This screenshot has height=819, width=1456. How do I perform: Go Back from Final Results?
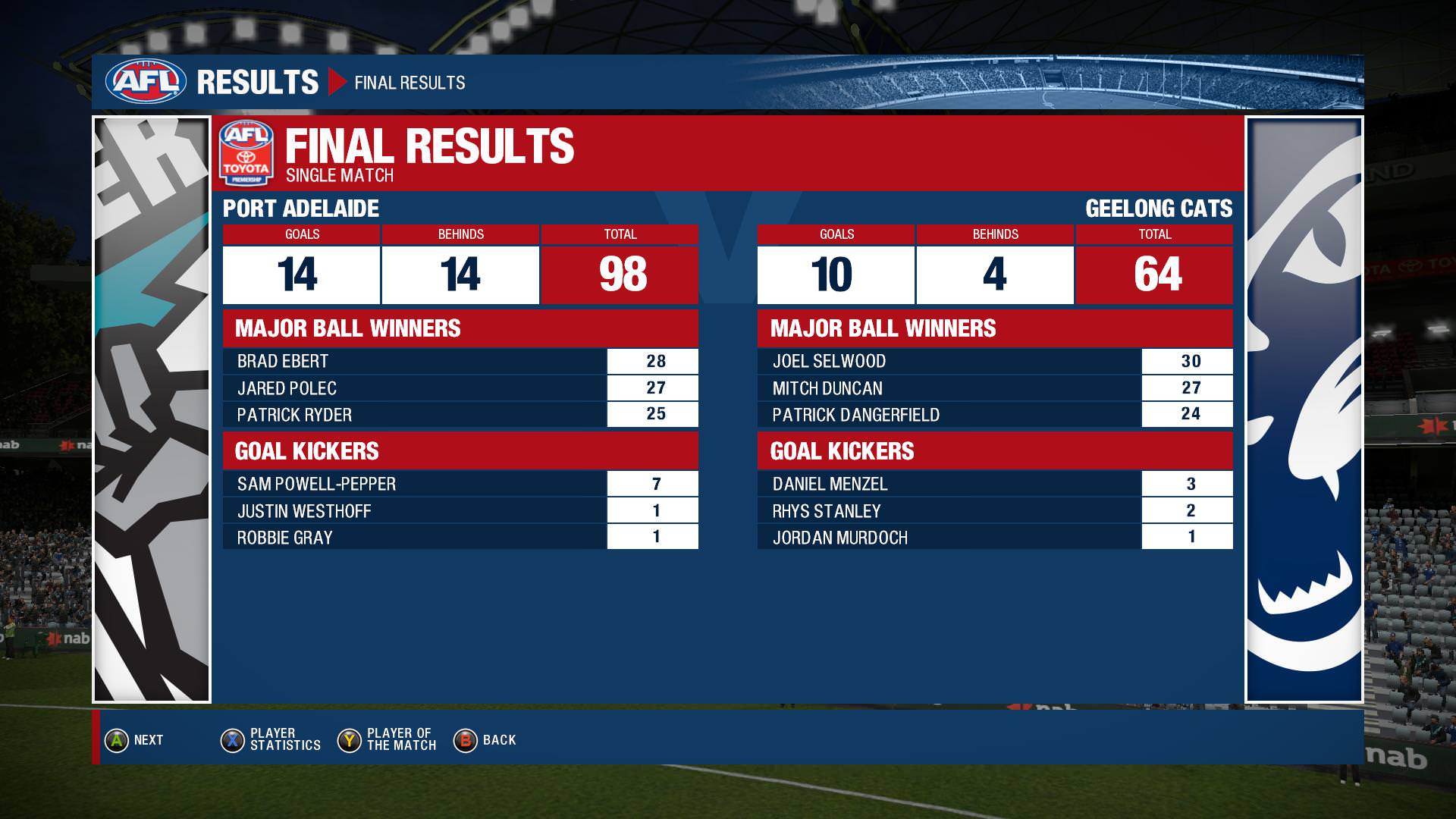pos(485,740)
